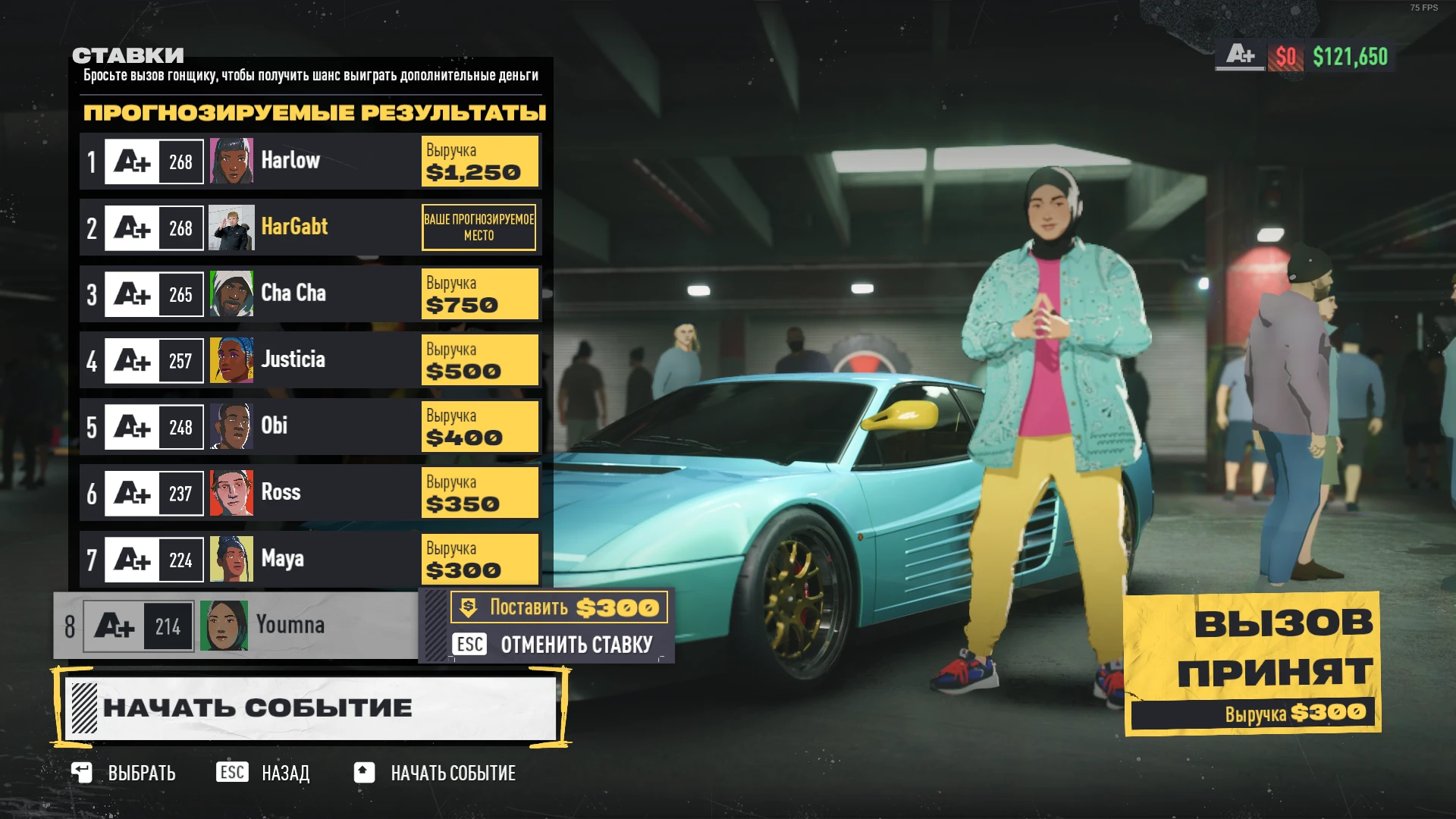Screen dimensions: 1456x819
Task: Click the A+ rank icon near the $121,650 balance
Action: pyautogui.click(x=1241, y=55)
